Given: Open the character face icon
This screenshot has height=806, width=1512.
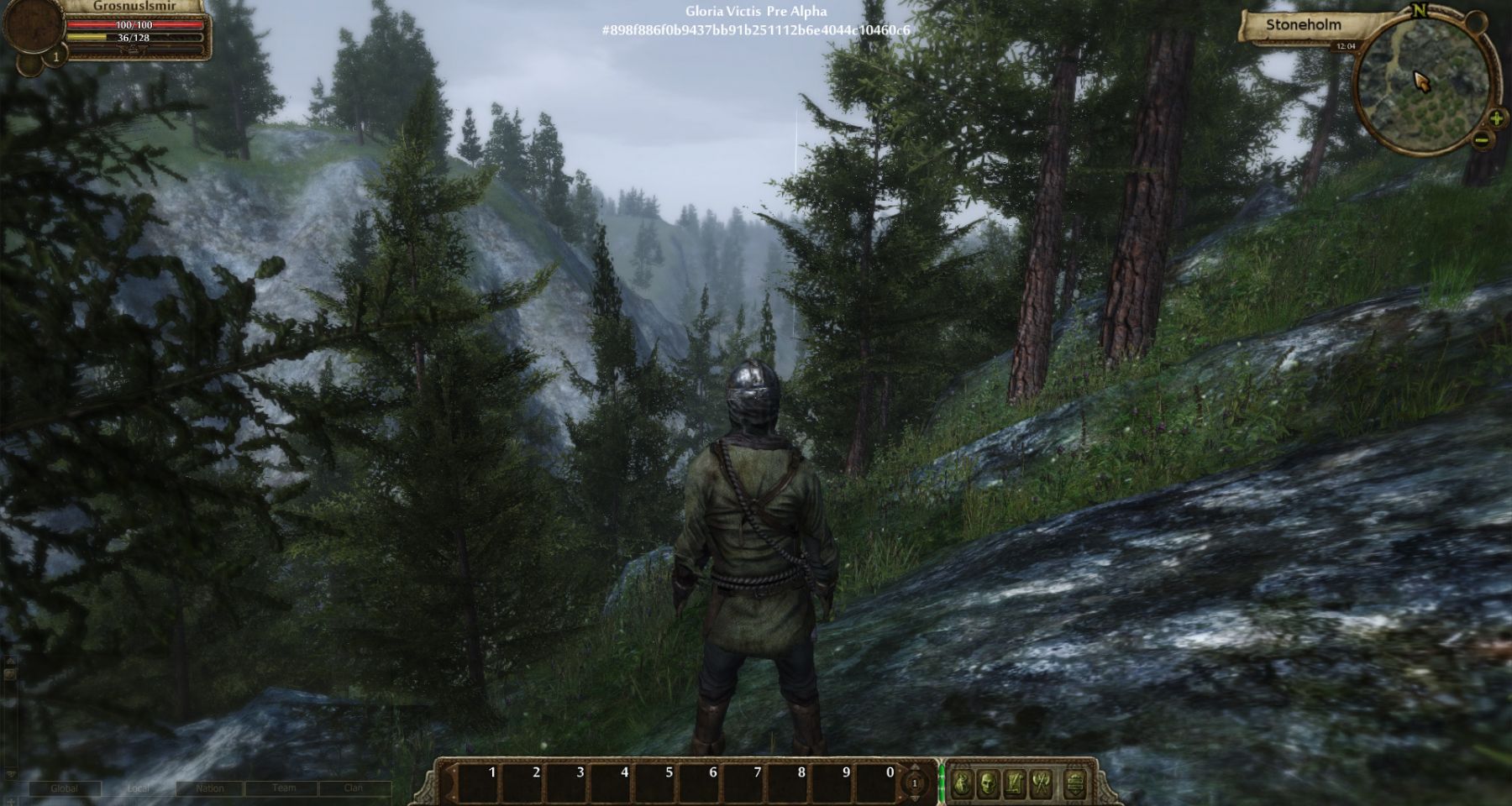Looking at the screenshot, I should point(989,784).
